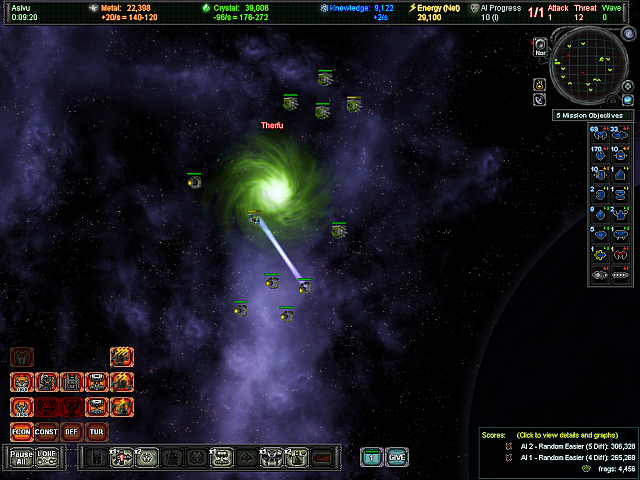Screen dimensions: 640x480
Task: Switch to the ECON build tab
Action: (x=21, y=432)
